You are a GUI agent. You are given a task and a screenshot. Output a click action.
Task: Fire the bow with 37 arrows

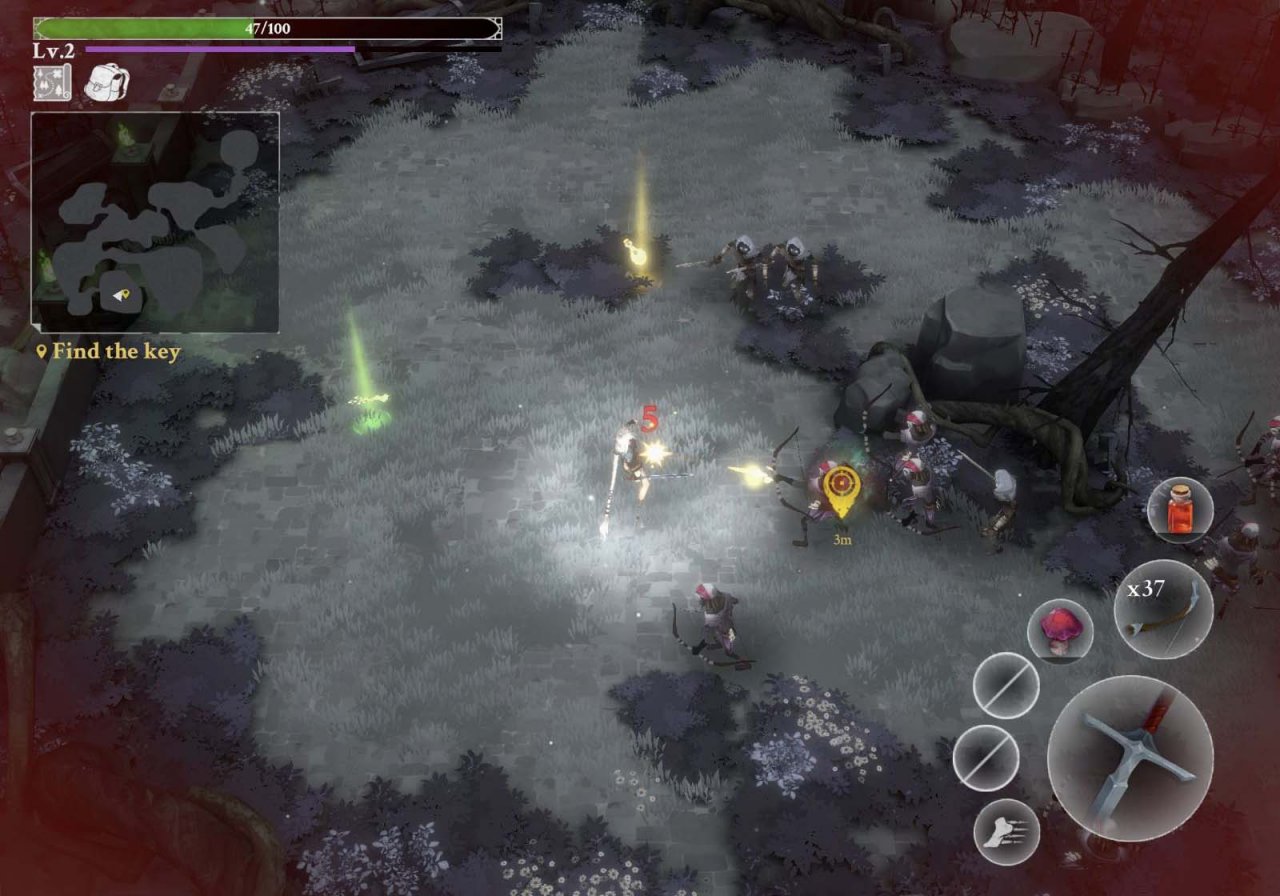point(1163,609)
